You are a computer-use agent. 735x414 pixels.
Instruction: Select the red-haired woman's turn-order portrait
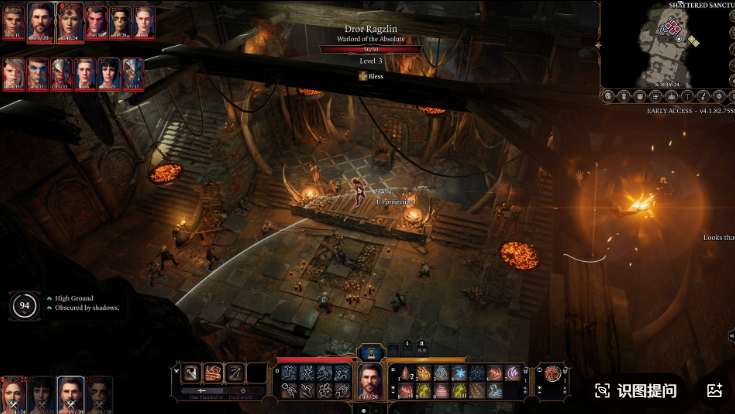tap(69, 19)
